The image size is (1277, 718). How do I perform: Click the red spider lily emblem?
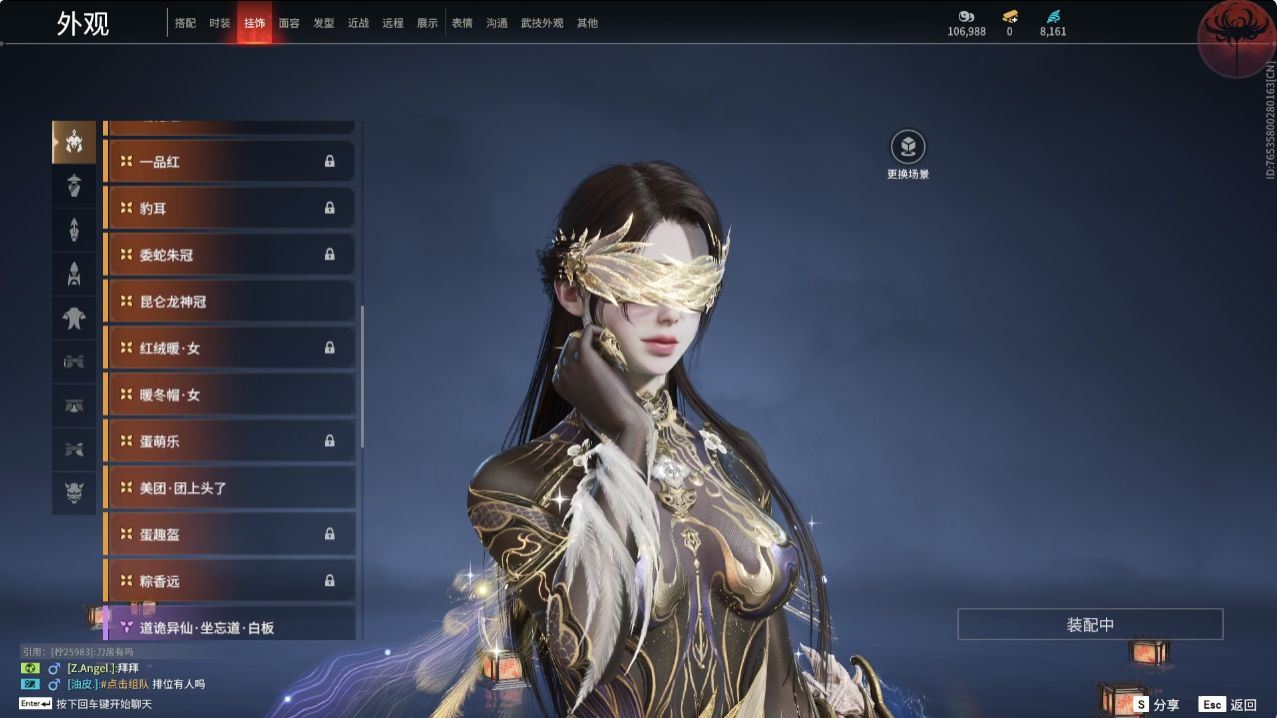(1233, 37)
